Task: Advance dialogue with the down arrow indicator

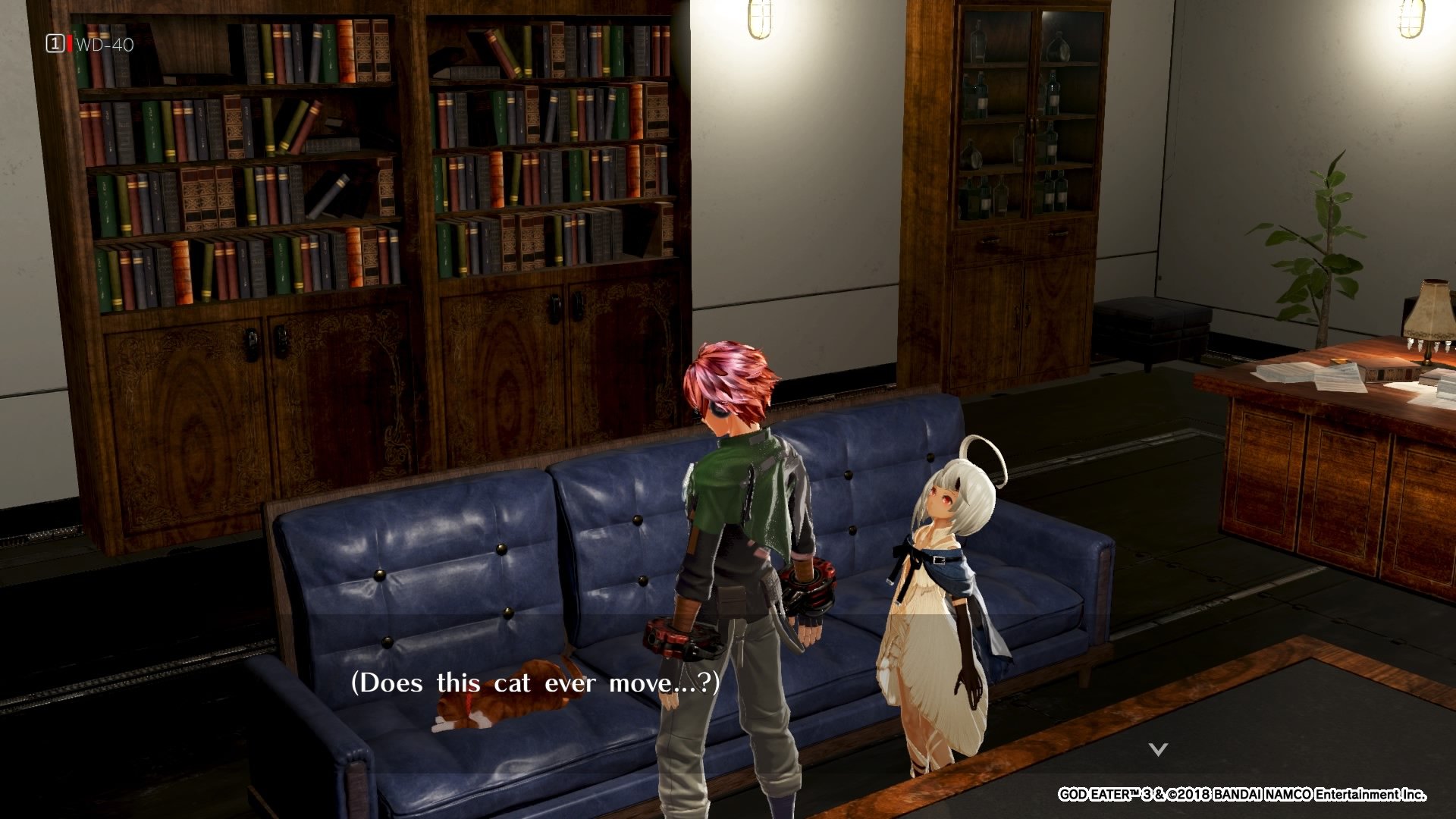Action: click(x=1157, y=749)
